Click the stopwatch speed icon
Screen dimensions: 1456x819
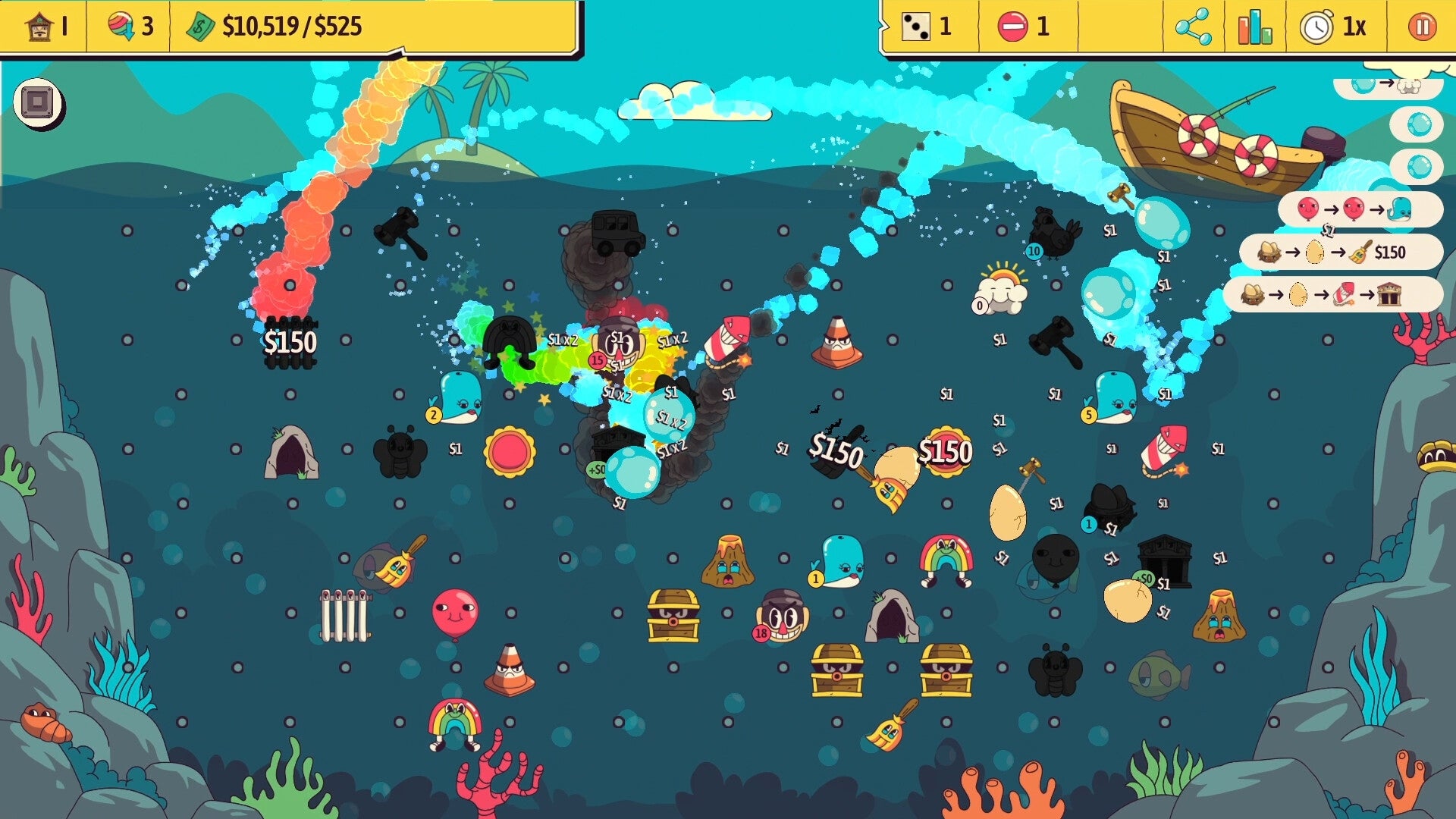click(x=1318, y=27)
